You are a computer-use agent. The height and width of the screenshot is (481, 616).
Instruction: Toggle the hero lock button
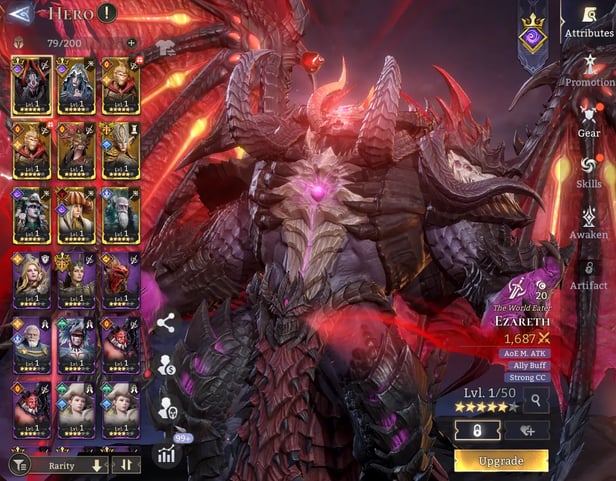coord(477,430)
